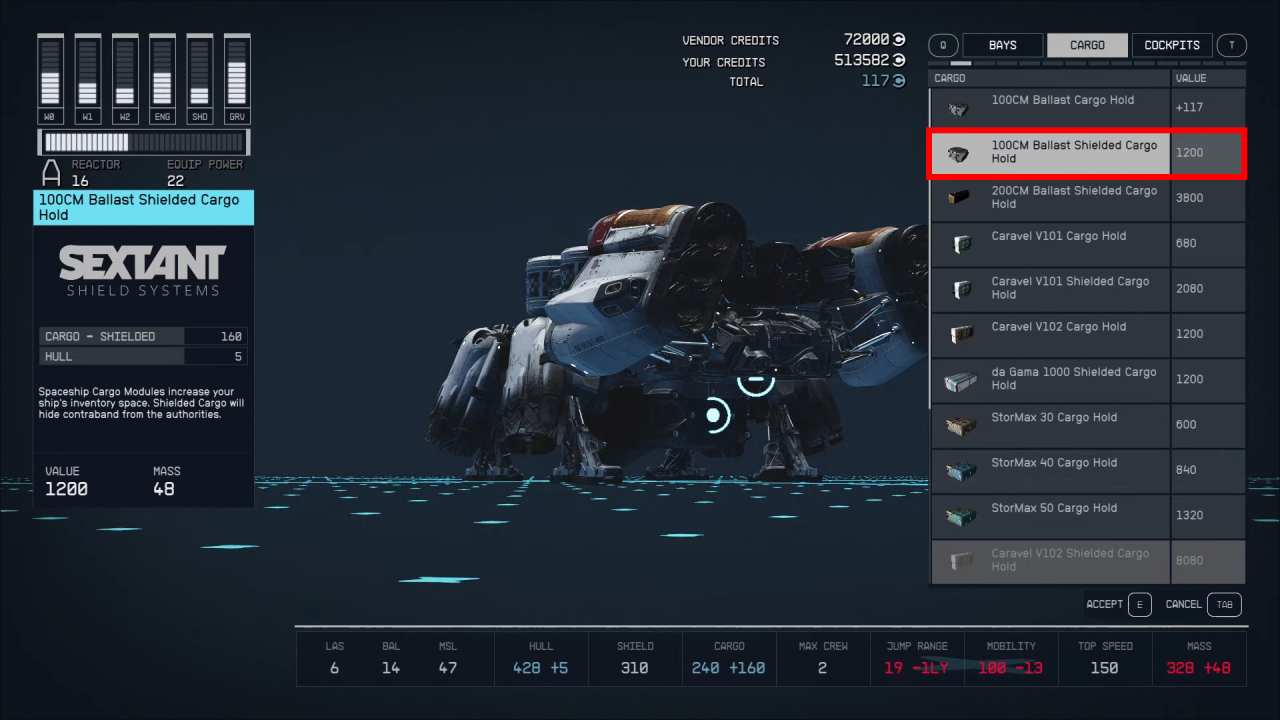Click the Caravel V101 Cargo Hold icon
Screen dimensions: 1280x720
coord(960,243)
